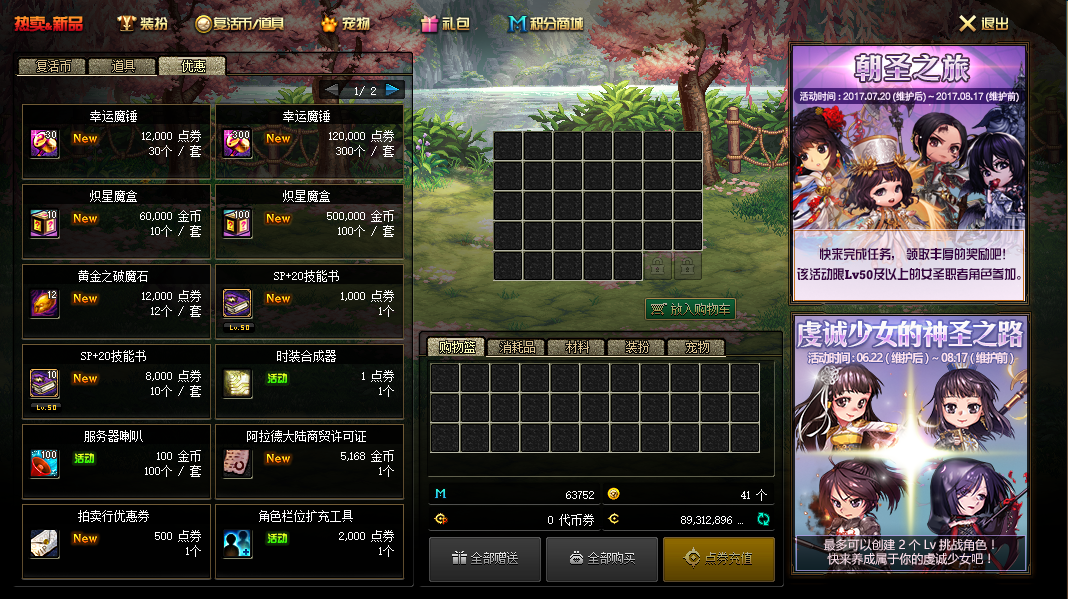This screenshot has width=1068, height=599.
Task: Click the 全部购买 buy-all button
Action: click(601, 558)
